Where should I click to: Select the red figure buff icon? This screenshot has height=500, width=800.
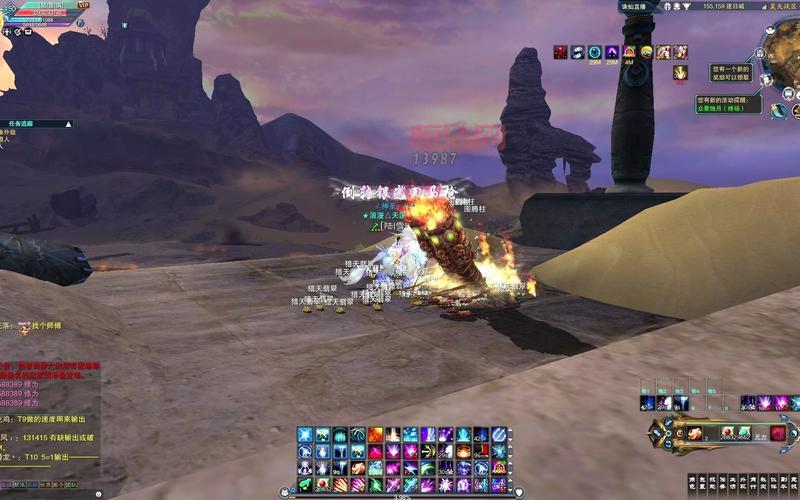coord(561,52)
